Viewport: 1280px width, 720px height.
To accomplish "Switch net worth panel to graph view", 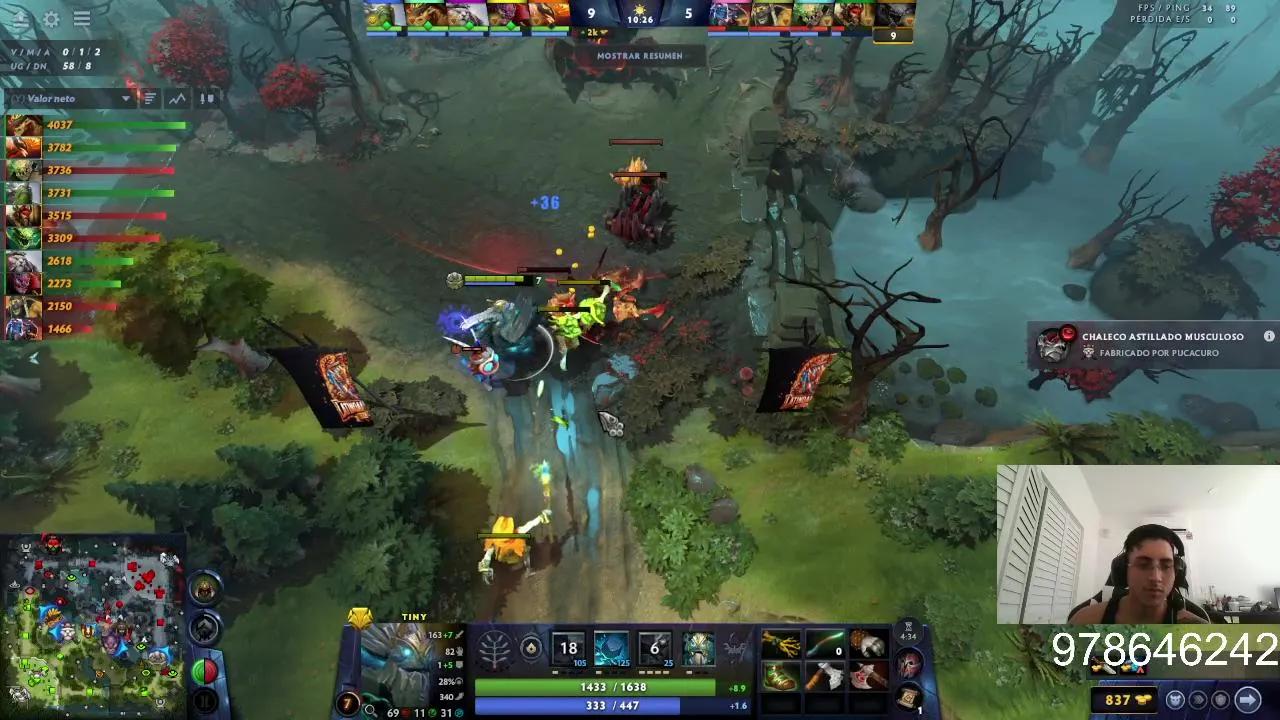I will (x=177, y=99).
